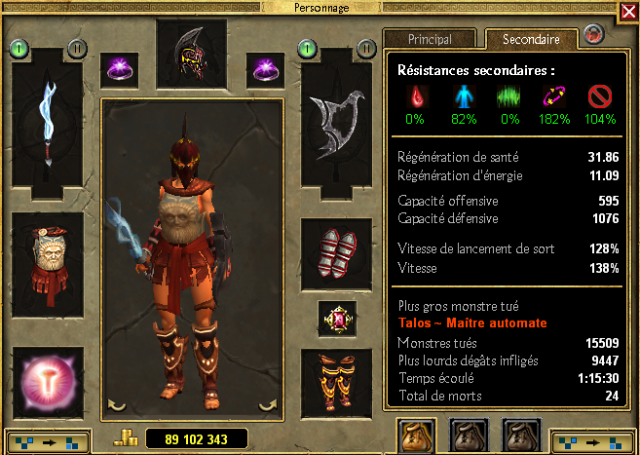Click the transfer arrow button beside the bags
Viewport: 640px width, 455px height.
(x=592, y=440)
